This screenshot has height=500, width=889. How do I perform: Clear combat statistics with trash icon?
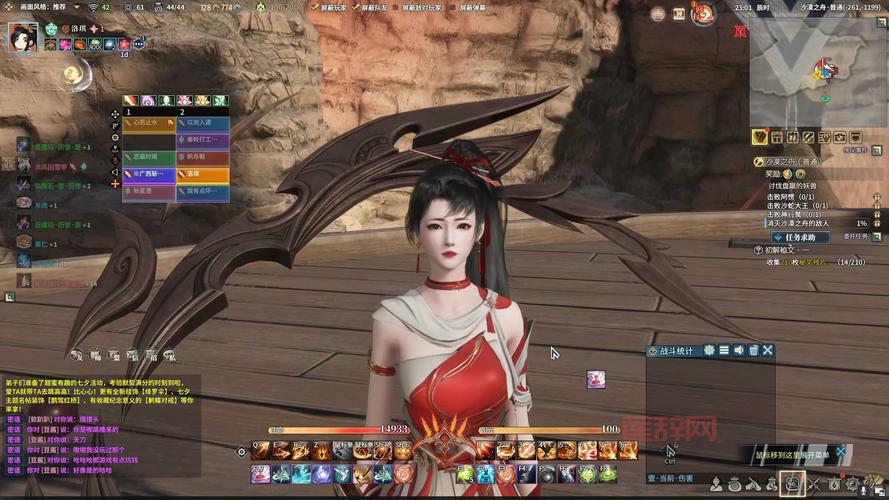[753, 350]
